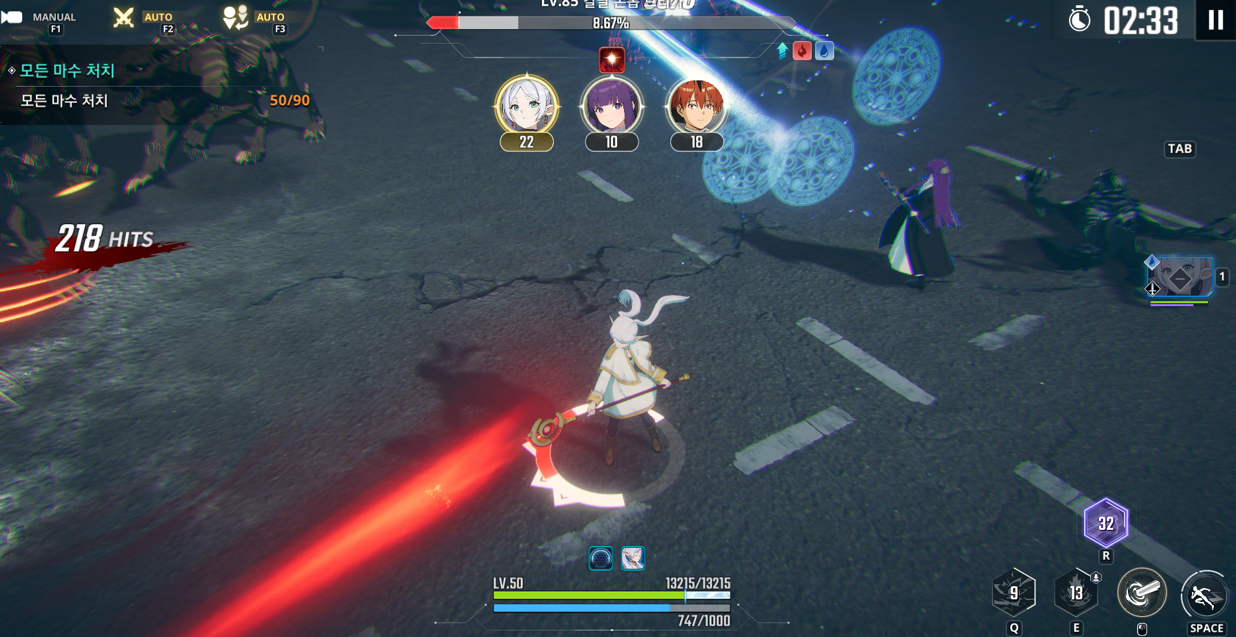Click the round blue buff icon
The height and width of the screenshot is (637, 1236).
[x=600, y=558]
